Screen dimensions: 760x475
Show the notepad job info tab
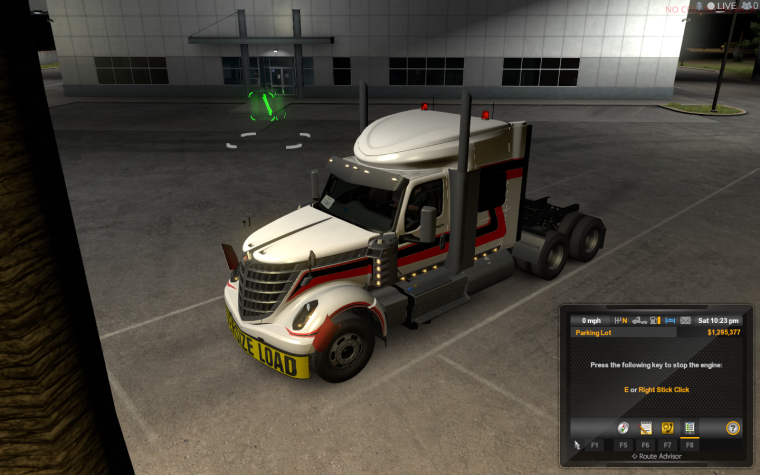646,428
